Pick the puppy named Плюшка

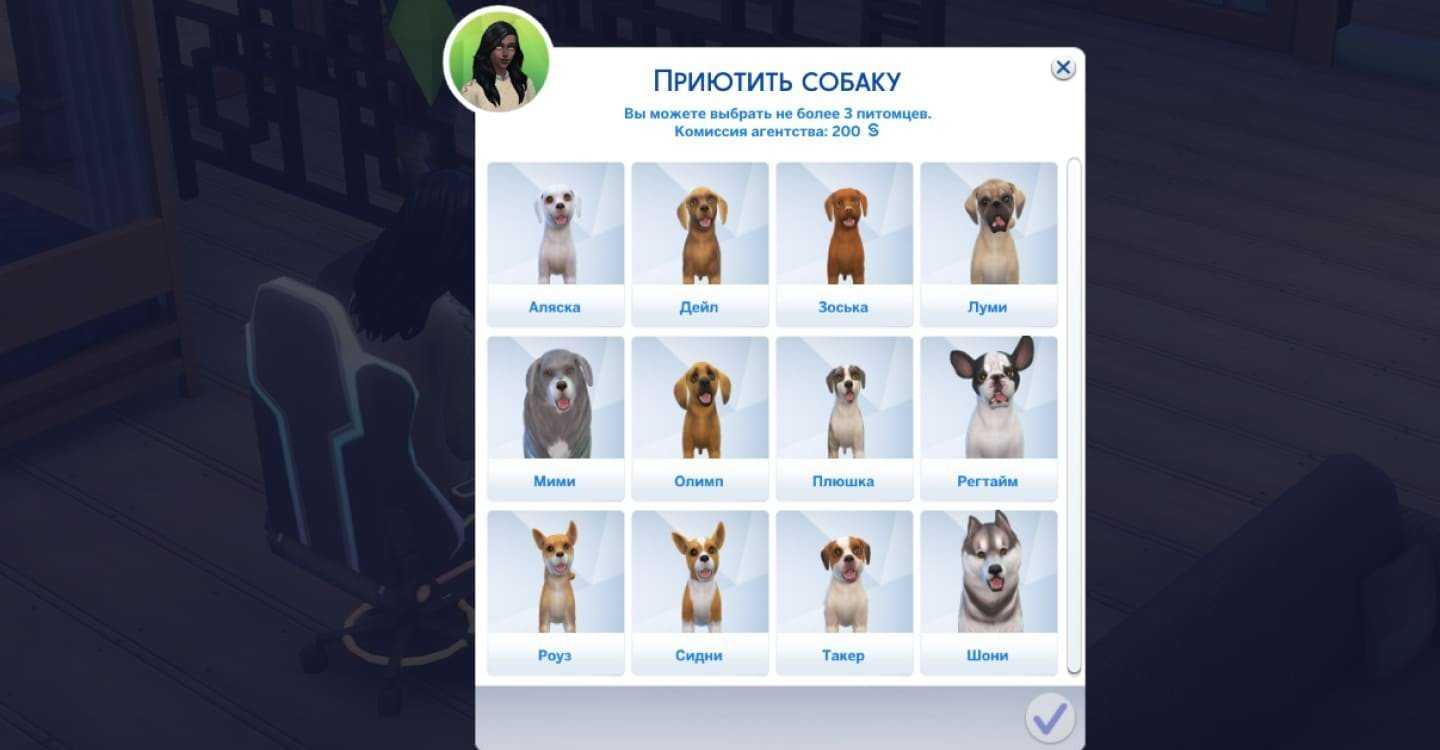tap(844, 417)
